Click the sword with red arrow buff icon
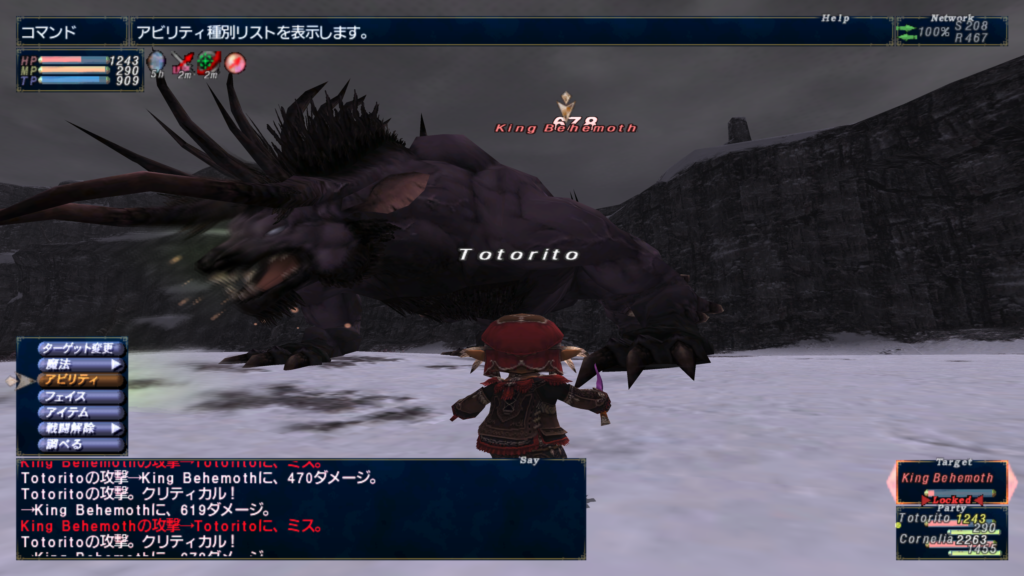 pyautogui.click(x=183, y=64)
